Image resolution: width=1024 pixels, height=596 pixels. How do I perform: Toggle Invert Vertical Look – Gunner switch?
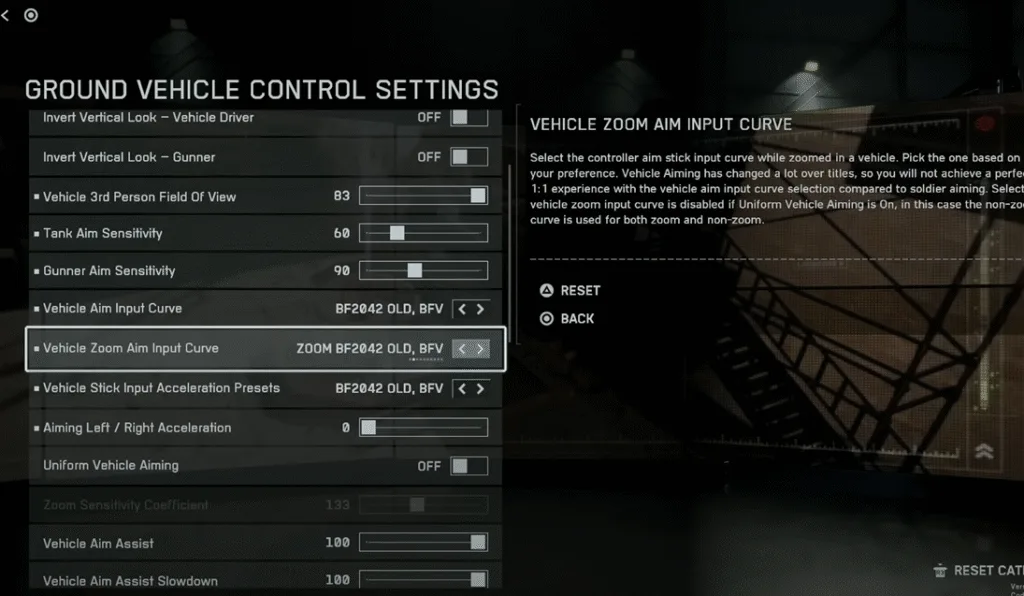tap(469, 157)
